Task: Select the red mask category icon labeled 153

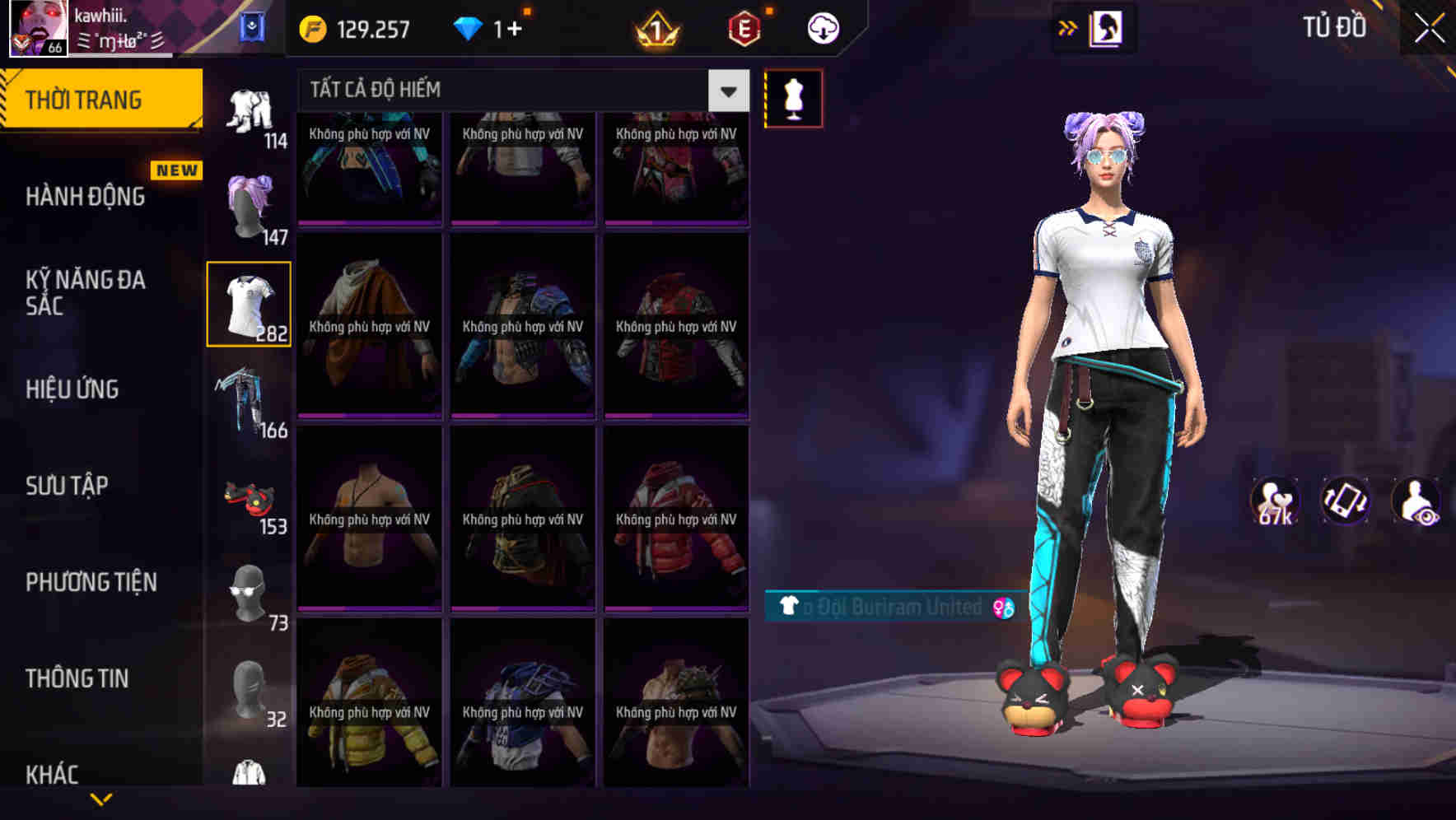Action: pos(248,498)
